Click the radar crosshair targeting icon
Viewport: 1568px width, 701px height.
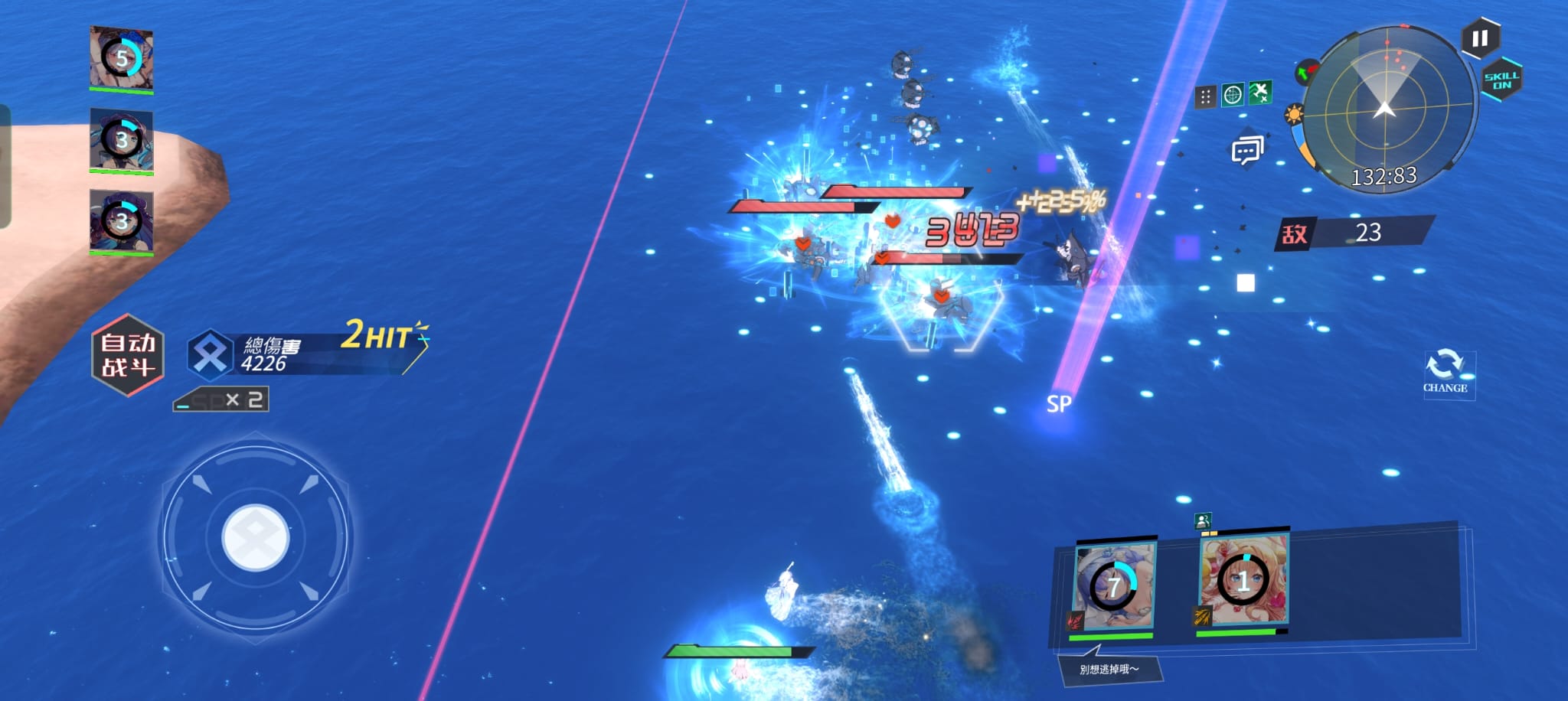point(1233,95)
